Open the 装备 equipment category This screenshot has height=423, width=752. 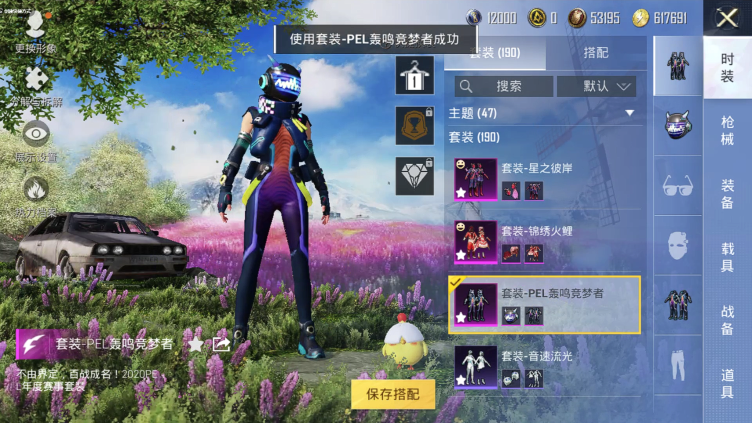tap(727, 193)
